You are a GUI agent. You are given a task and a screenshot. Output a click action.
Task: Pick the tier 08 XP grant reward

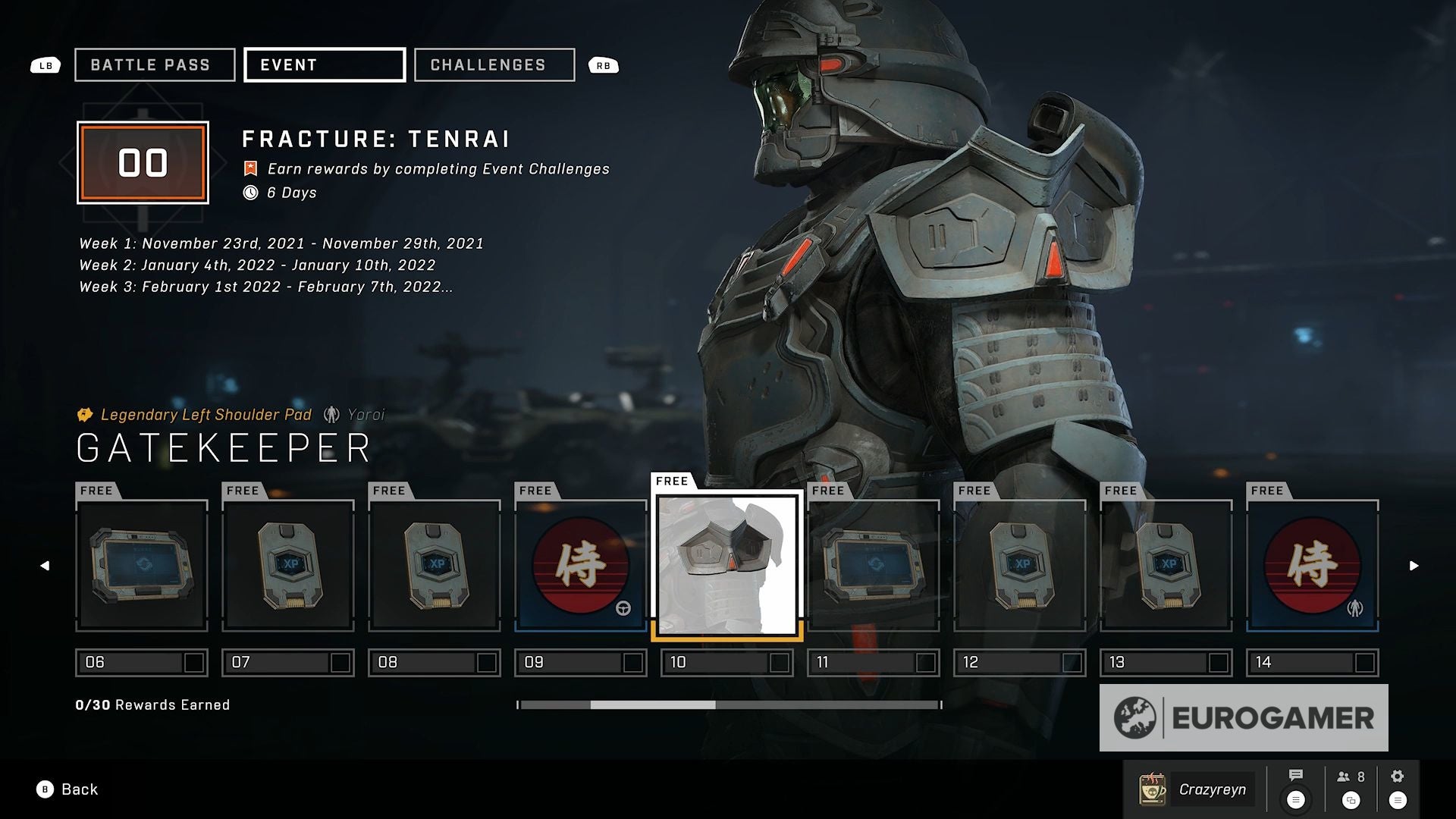pyautogui.click(x=435, y=566)
